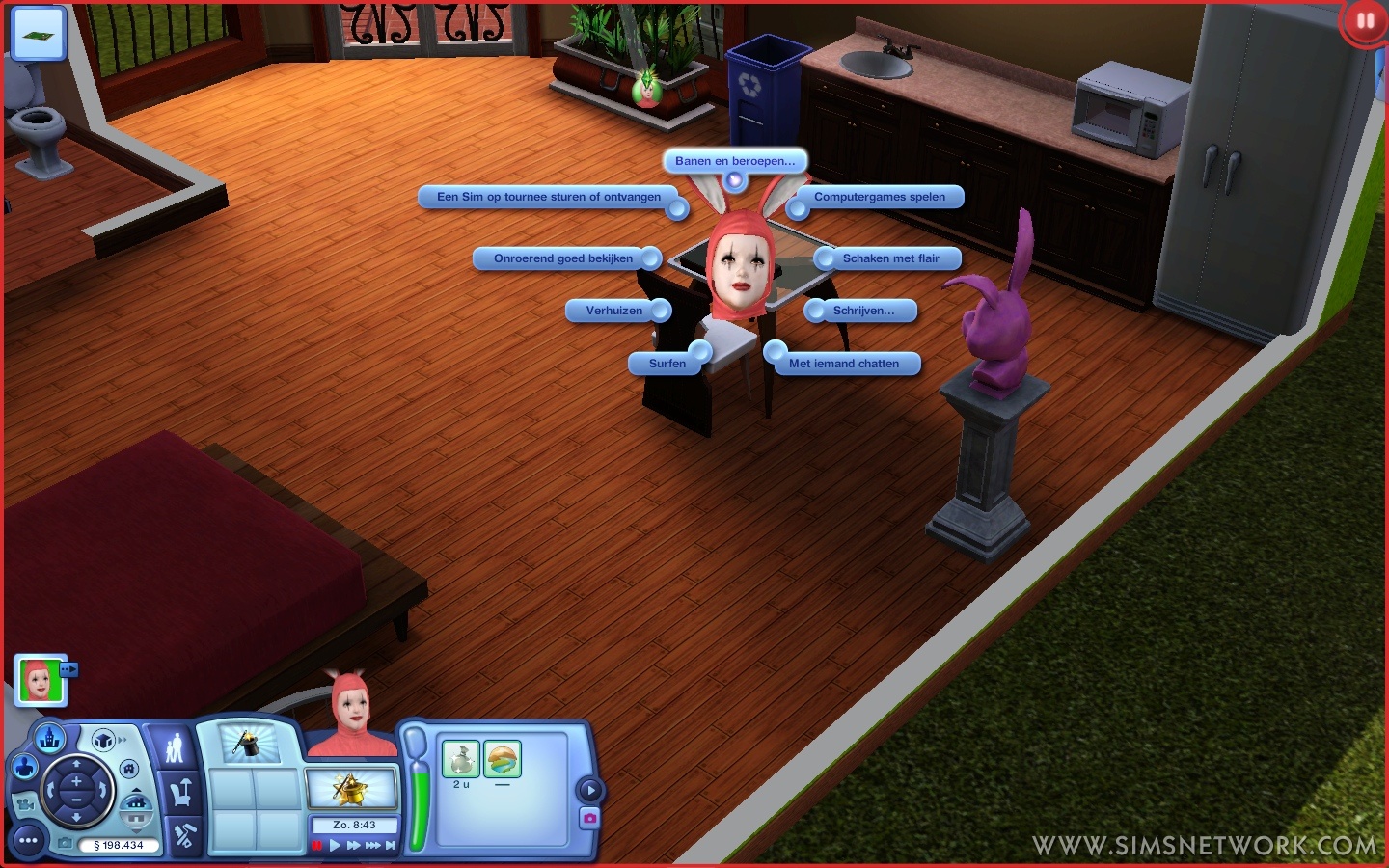Select 'Onroerend goed bekijken' interaction
This screenshot has height=868, width=1389.
point(563,258)
